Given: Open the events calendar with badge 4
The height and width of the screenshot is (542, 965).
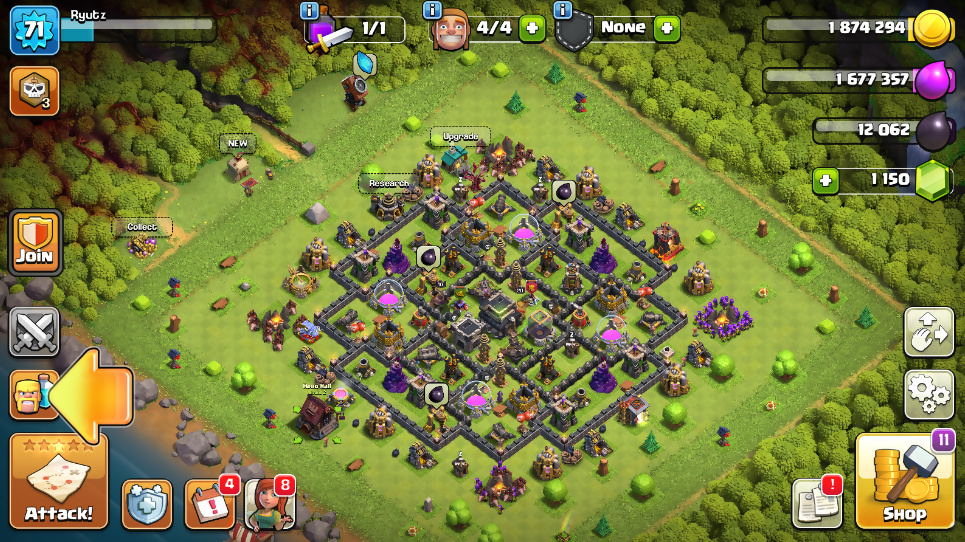Looking at the screenshot, I should tap(210, 503).
